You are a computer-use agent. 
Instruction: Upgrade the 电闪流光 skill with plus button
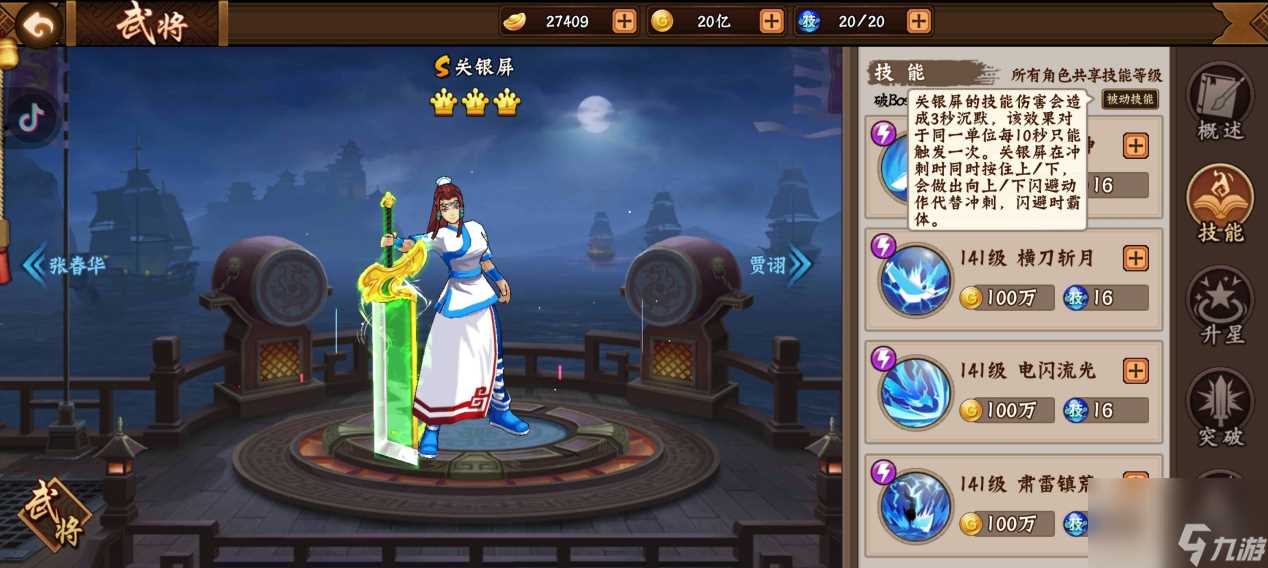click(1136, 371)
